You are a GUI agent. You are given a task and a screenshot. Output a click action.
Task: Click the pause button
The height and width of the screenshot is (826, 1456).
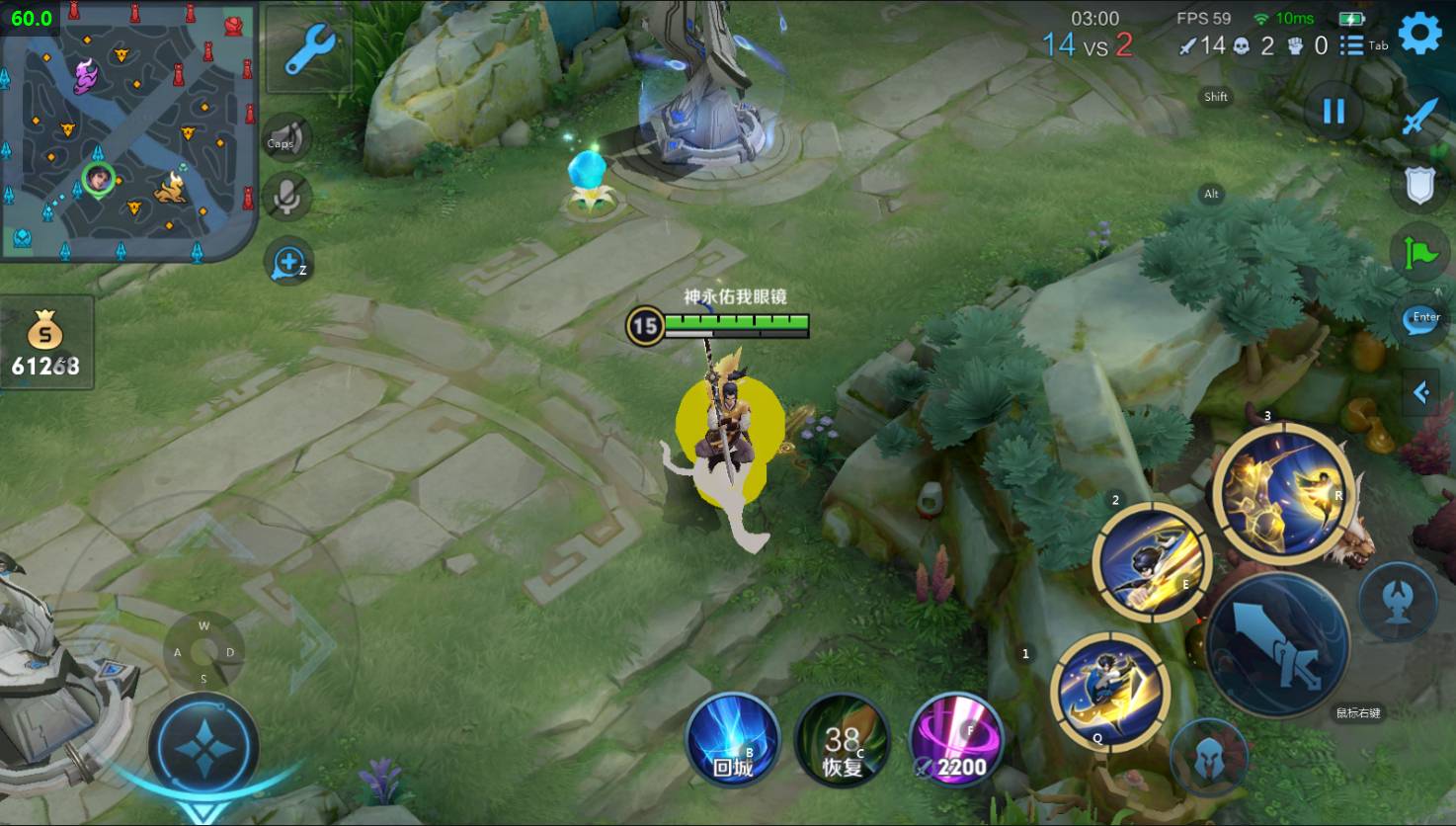[x=1334, y=112]
